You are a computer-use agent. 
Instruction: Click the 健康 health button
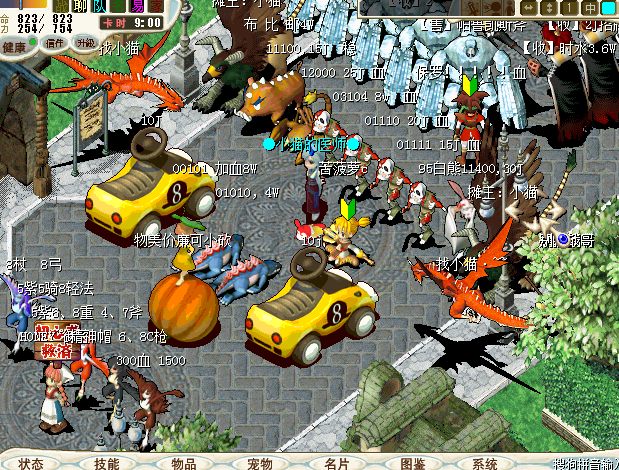(15, 46)
